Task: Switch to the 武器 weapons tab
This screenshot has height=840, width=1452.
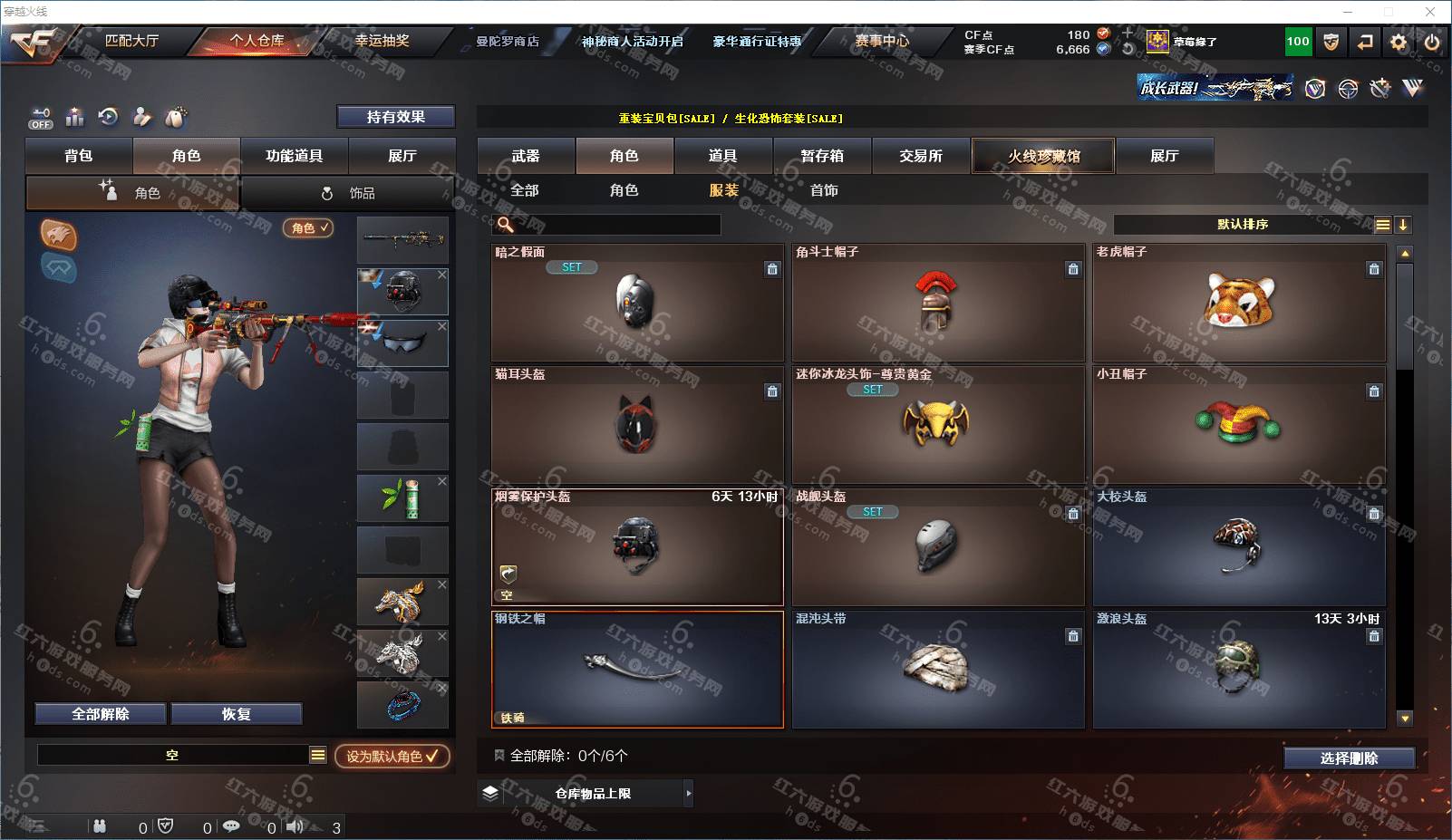Action: click(526, 156)
